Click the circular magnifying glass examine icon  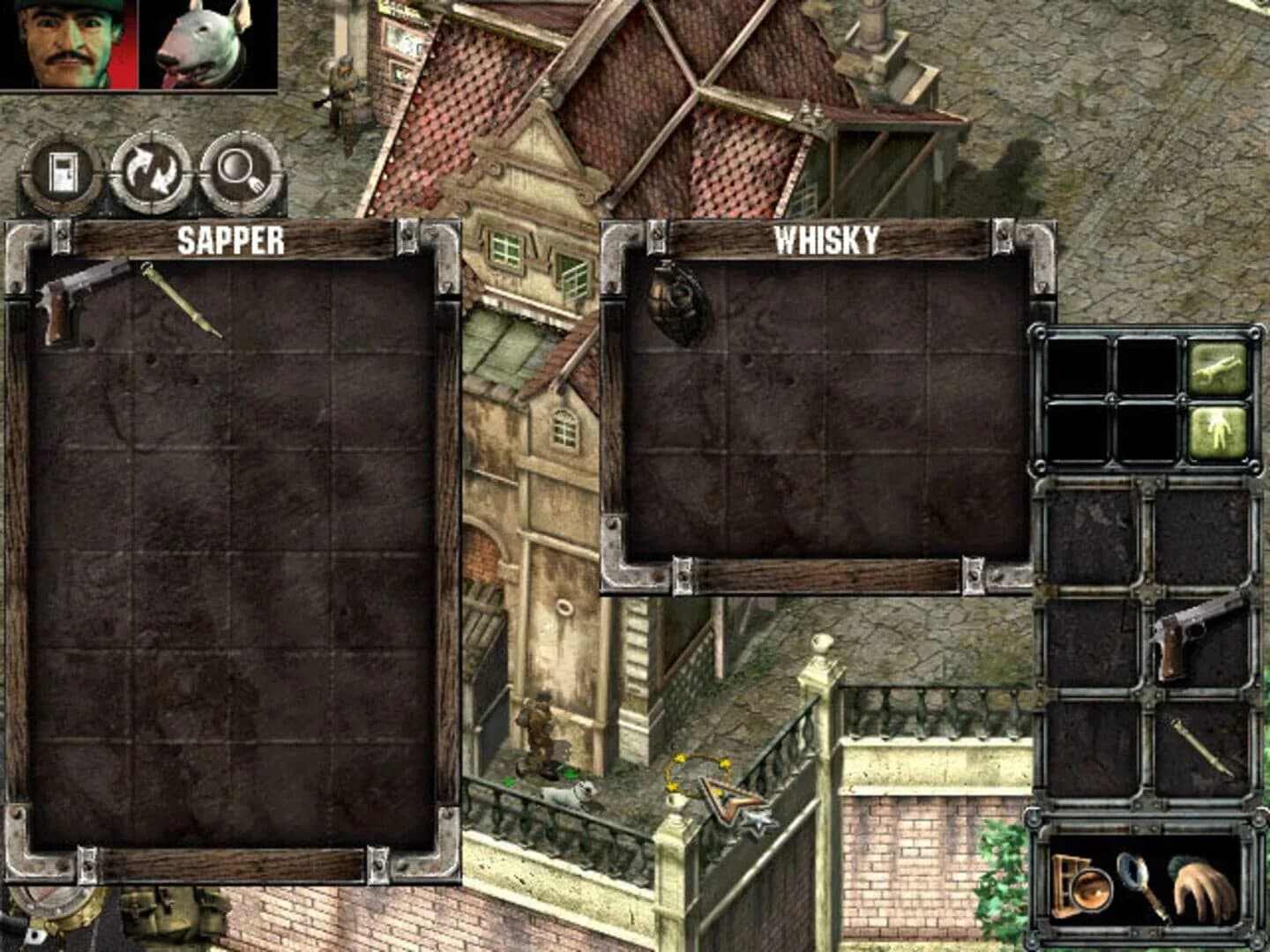tap(240, 172)
